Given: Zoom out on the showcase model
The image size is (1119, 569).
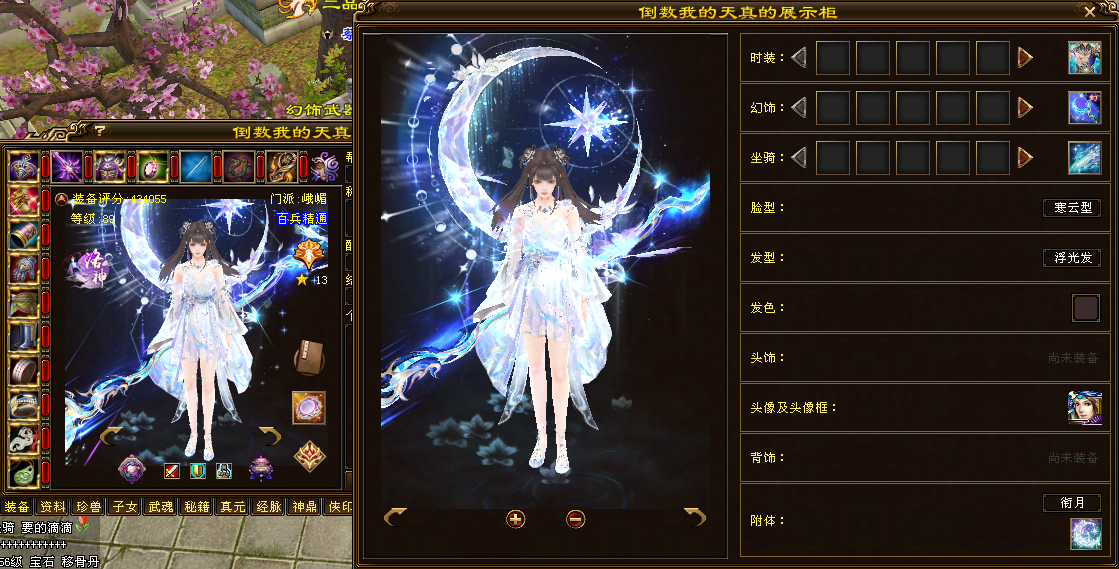Looking at the screenshot, I should [x=575, y=518].
